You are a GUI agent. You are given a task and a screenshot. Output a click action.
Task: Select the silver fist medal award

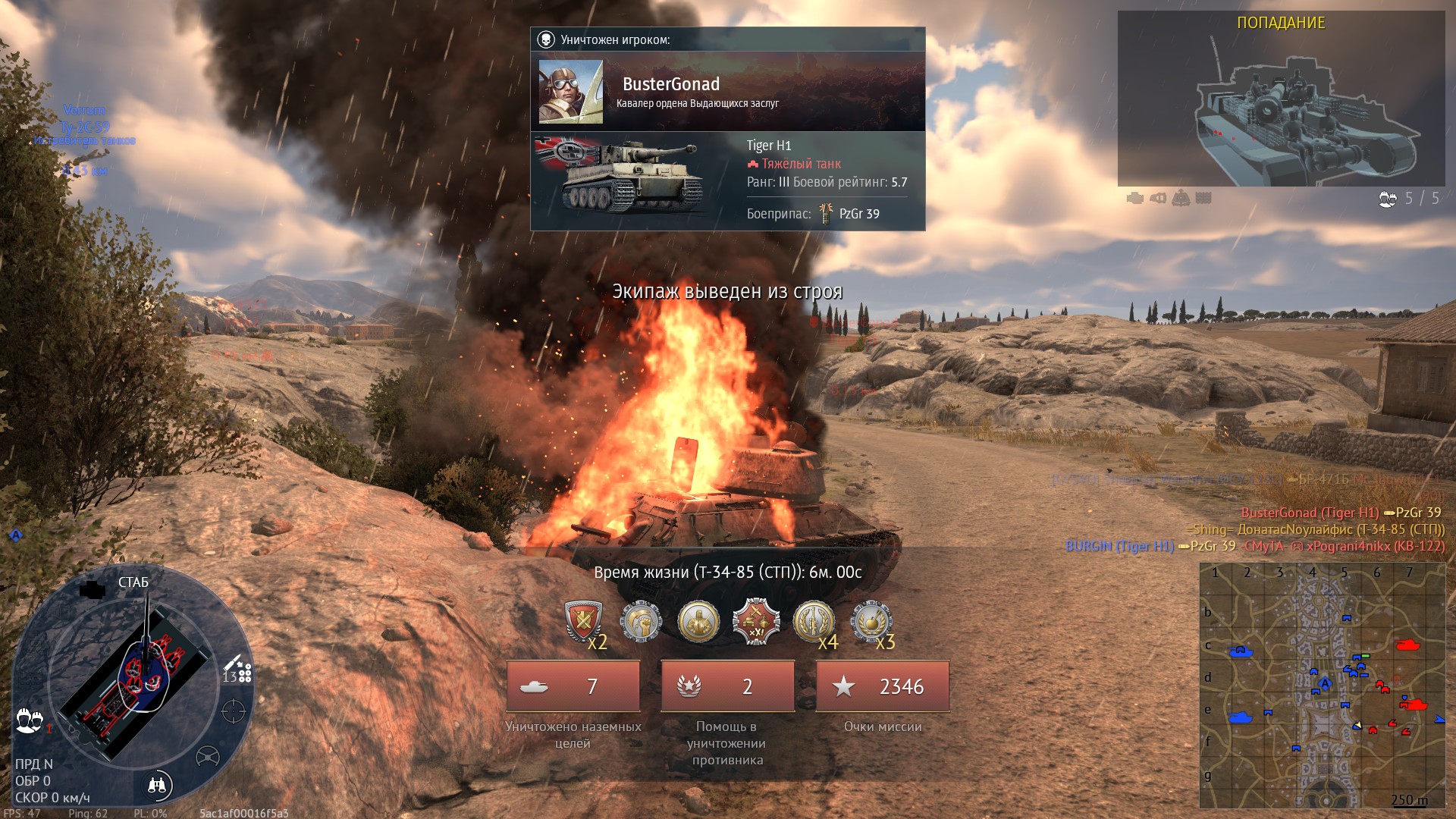coord(641,622)
